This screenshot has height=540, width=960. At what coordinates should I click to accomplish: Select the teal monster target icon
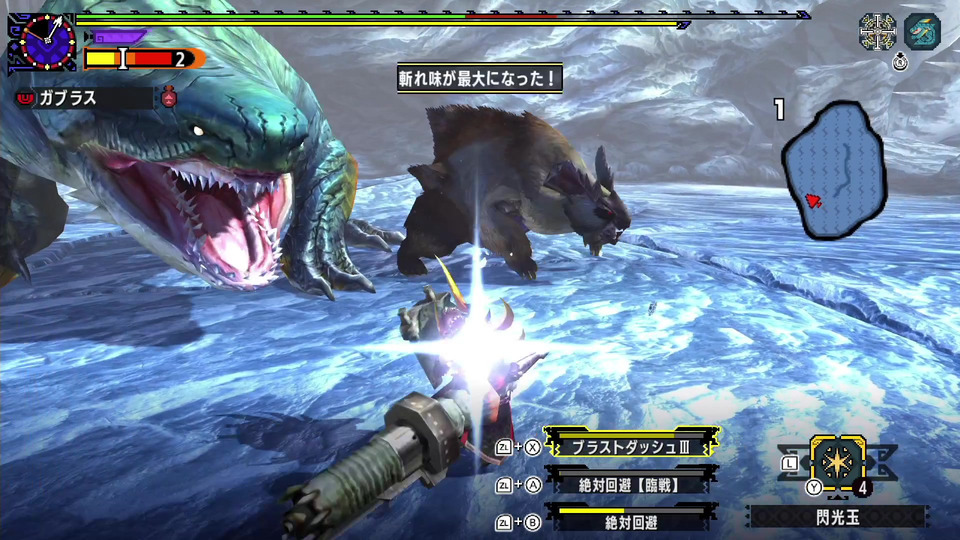point(922,31)
